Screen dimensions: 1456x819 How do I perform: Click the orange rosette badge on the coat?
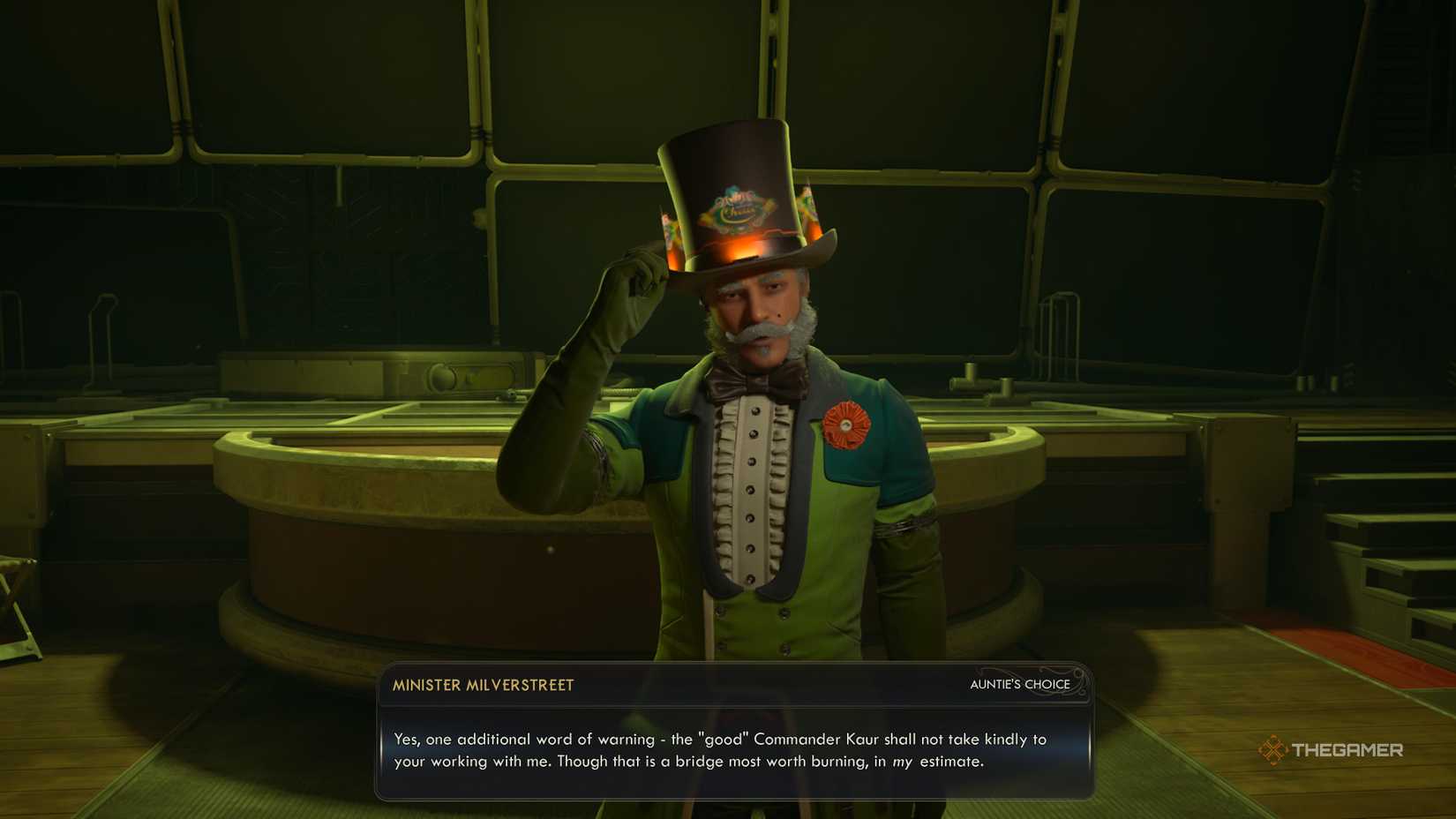tap(849, 424)
